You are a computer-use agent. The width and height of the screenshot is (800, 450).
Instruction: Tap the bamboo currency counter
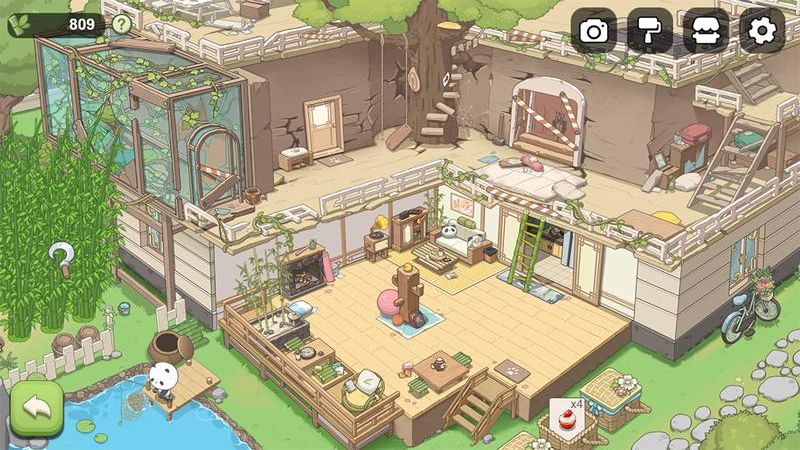coord(57,24)
